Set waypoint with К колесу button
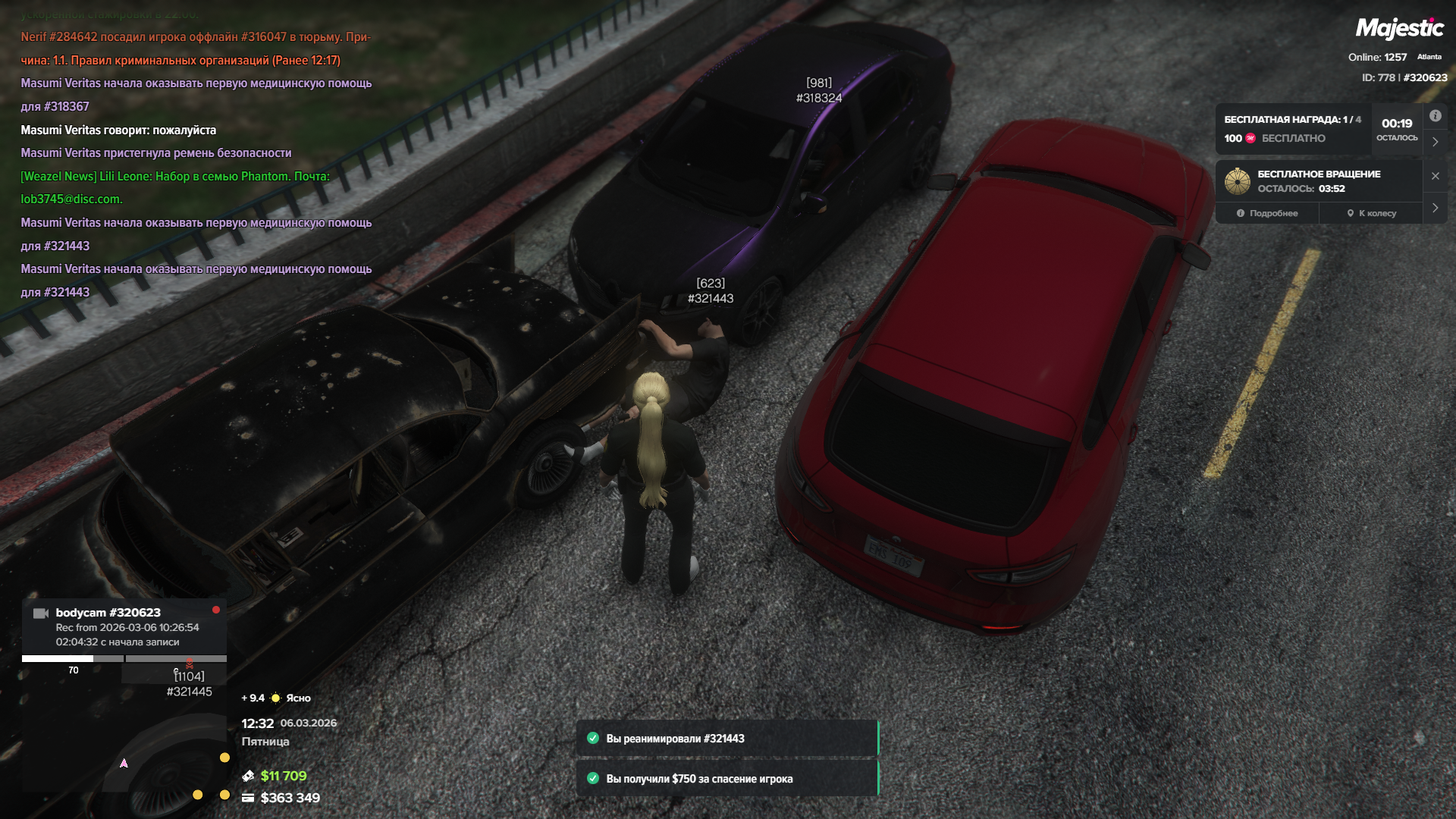 click(1371, 213)
